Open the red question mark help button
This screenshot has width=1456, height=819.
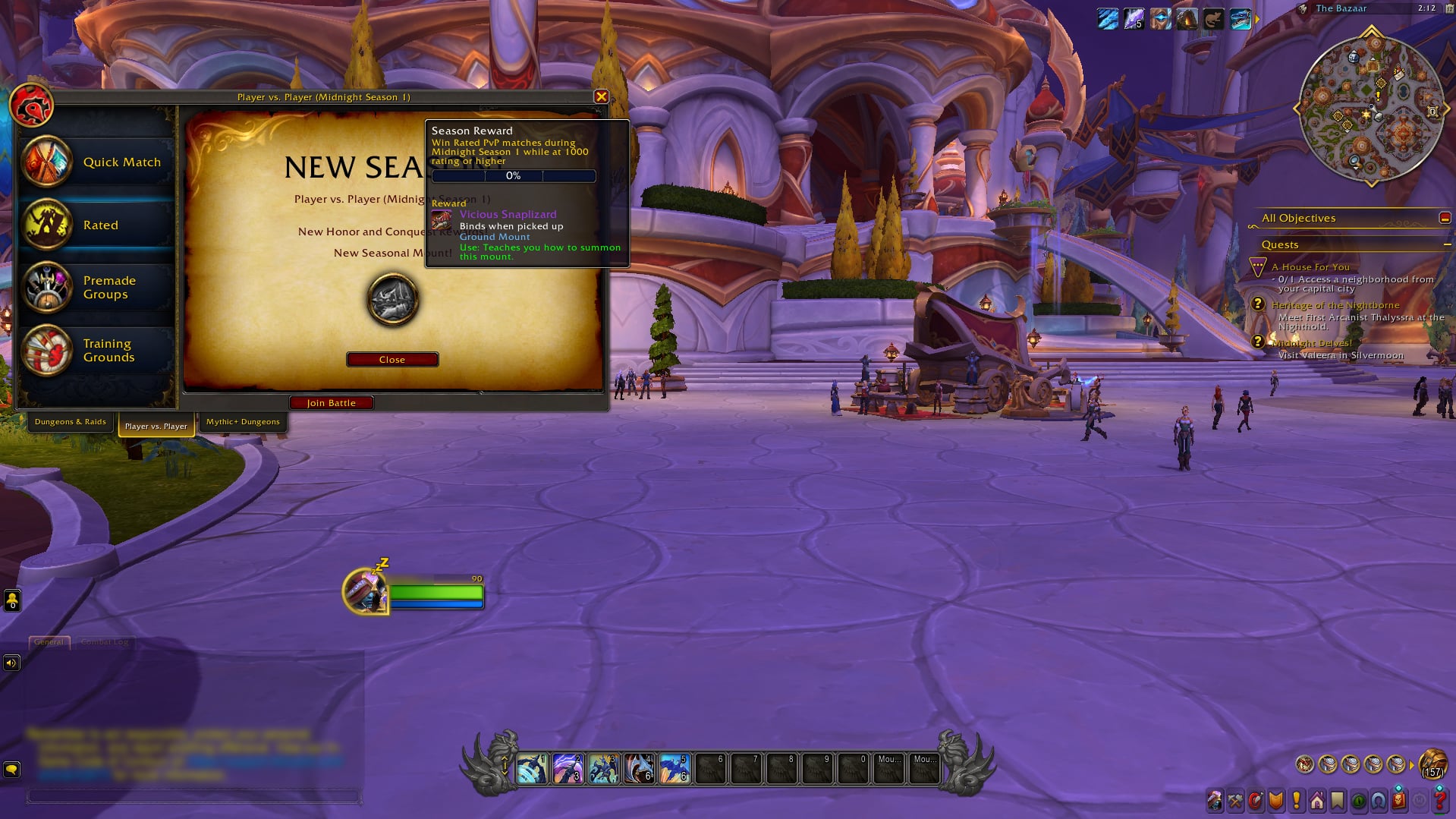1439,801
